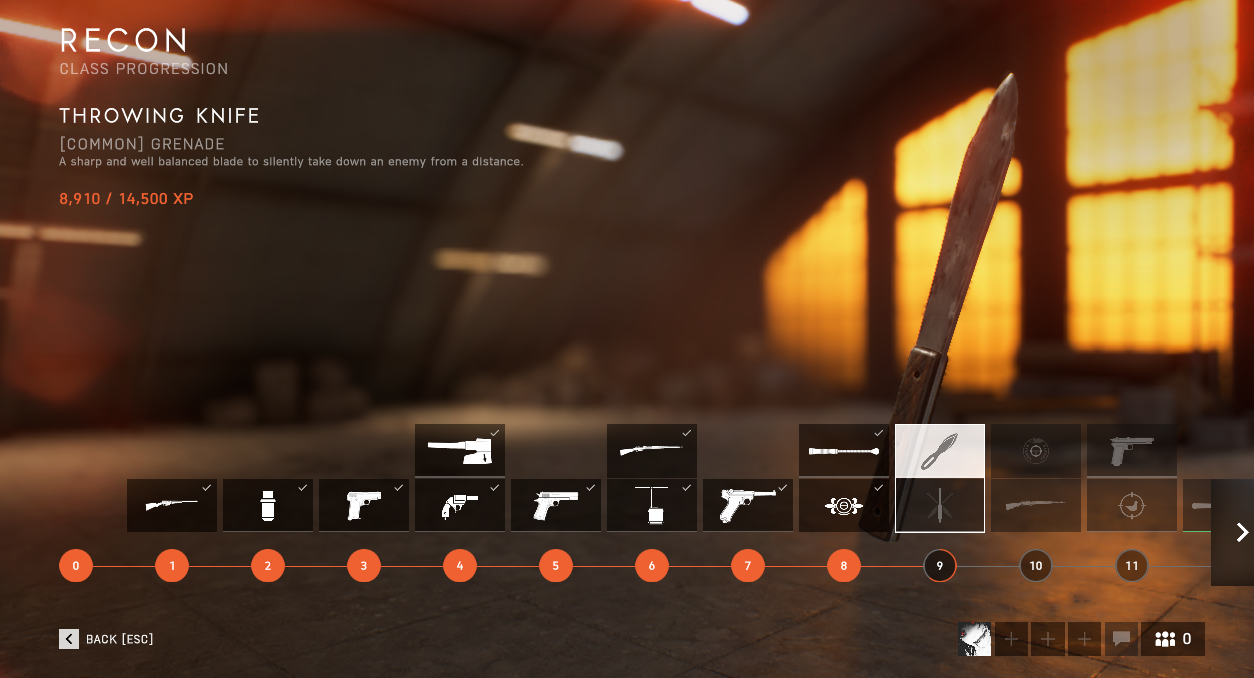Open the friends list showing 0
The image size is (1254, 678).
click(x=1173, y=639)
